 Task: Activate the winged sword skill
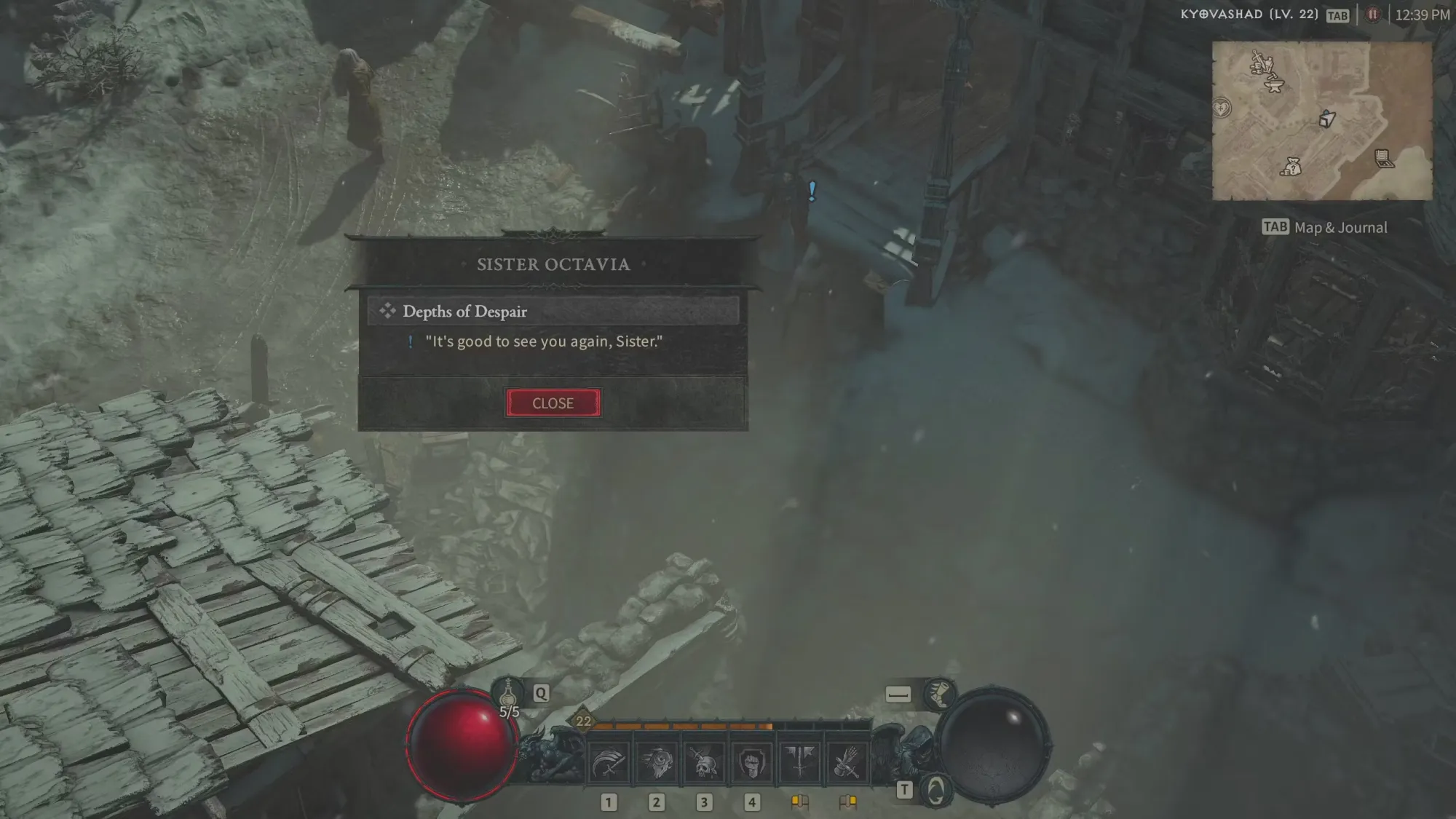tap(799, 763)
